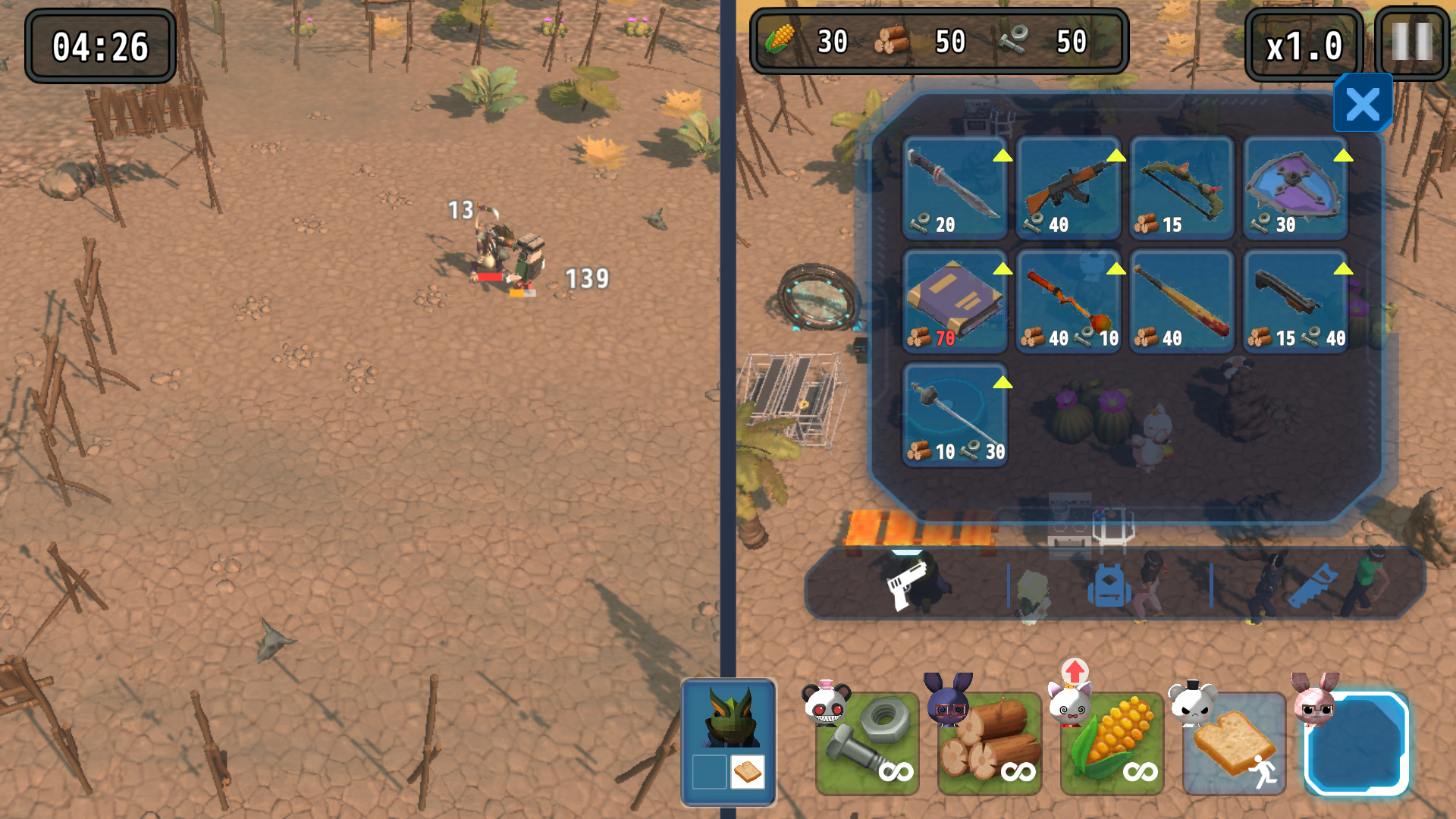Expand the upgrade marker on the black crossbow
Screen dimensions: 1456x819
point(1344,270)
